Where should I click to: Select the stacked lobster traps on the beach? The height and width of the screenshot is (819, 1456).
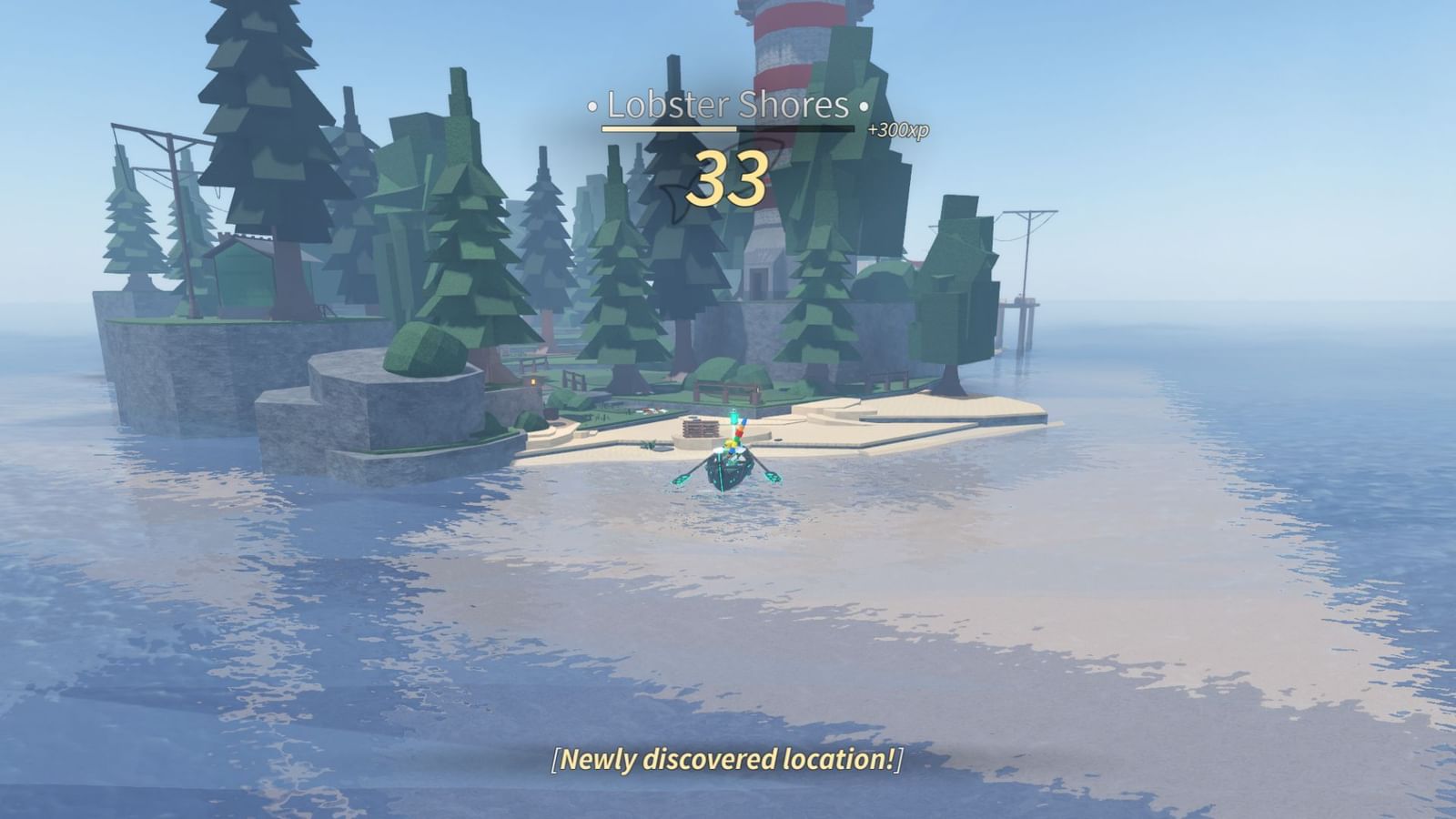700,430
